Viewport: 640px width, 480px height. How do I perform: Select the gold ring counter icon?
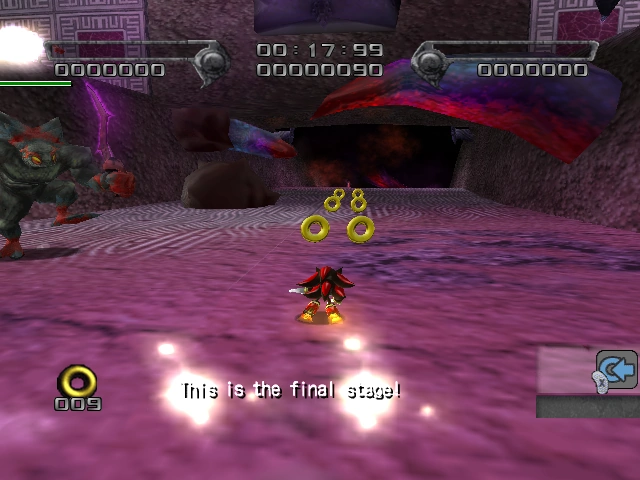(77, 381)
